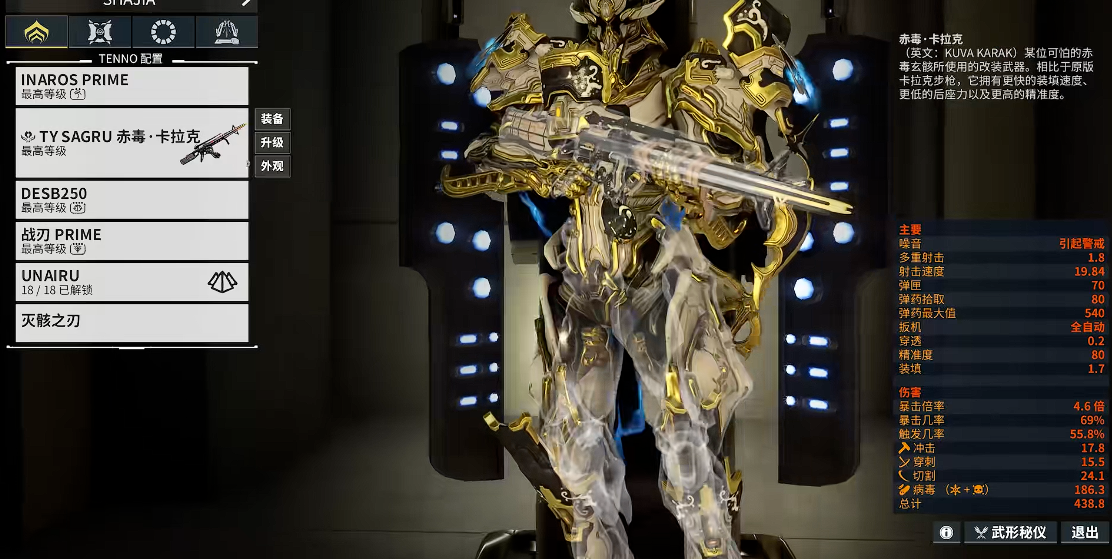Image resolution: width=1112 pixels, height=559 pixels.
Task: Select the 灭骸之刃 slot
Action: 132,322
